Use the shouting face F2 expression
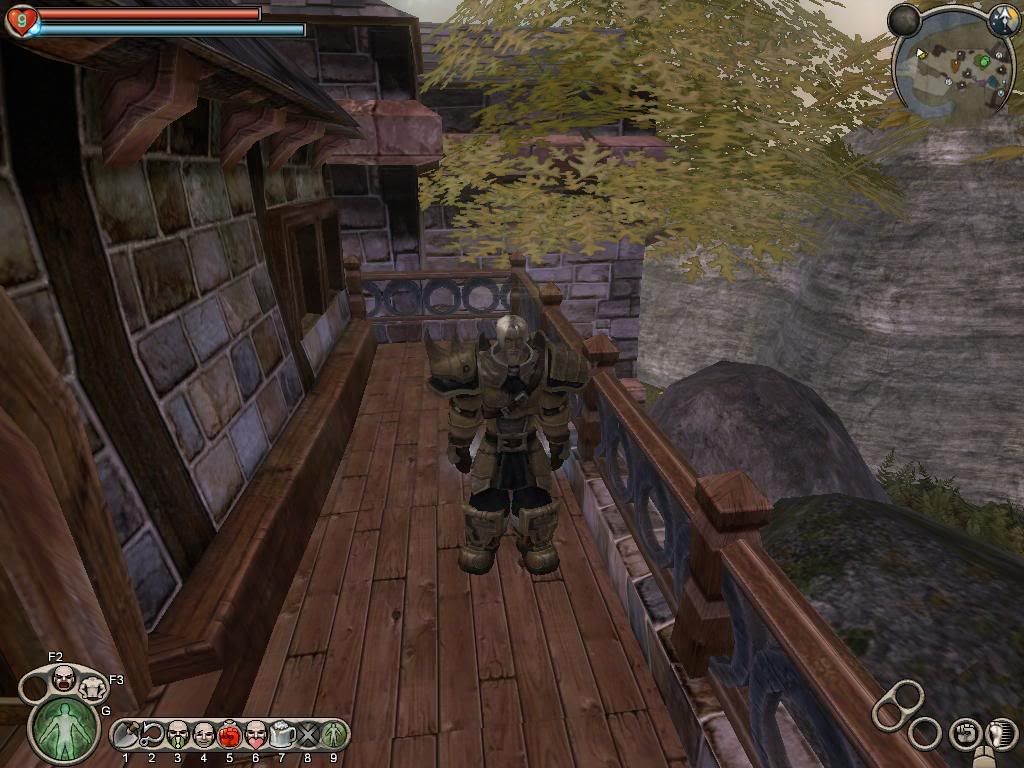Screen dimensions: 1024x768 click(x=64, y=678)
